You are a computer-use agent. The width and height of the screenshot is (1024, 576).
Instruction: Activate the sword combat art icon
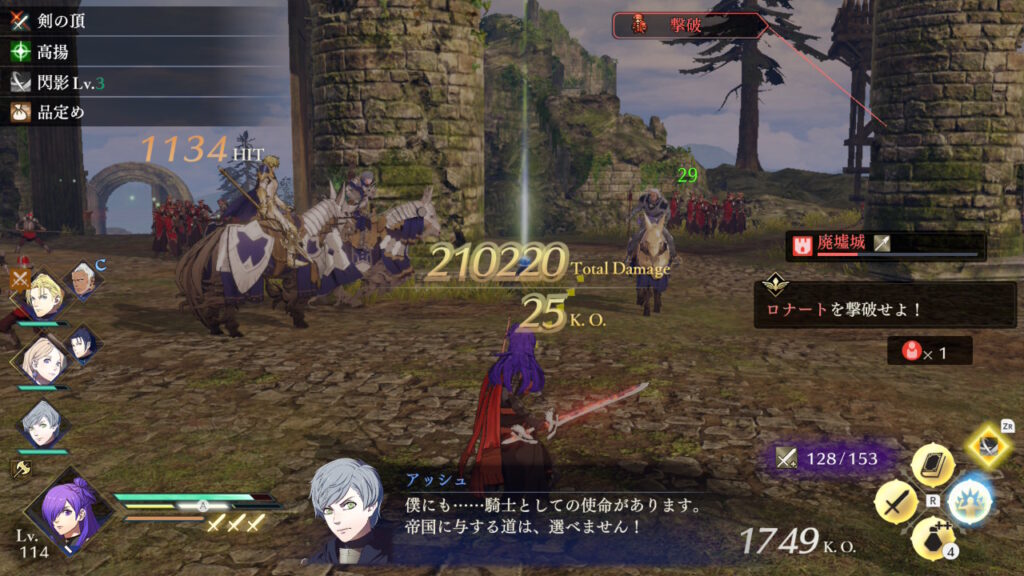(x=895, y=501)
